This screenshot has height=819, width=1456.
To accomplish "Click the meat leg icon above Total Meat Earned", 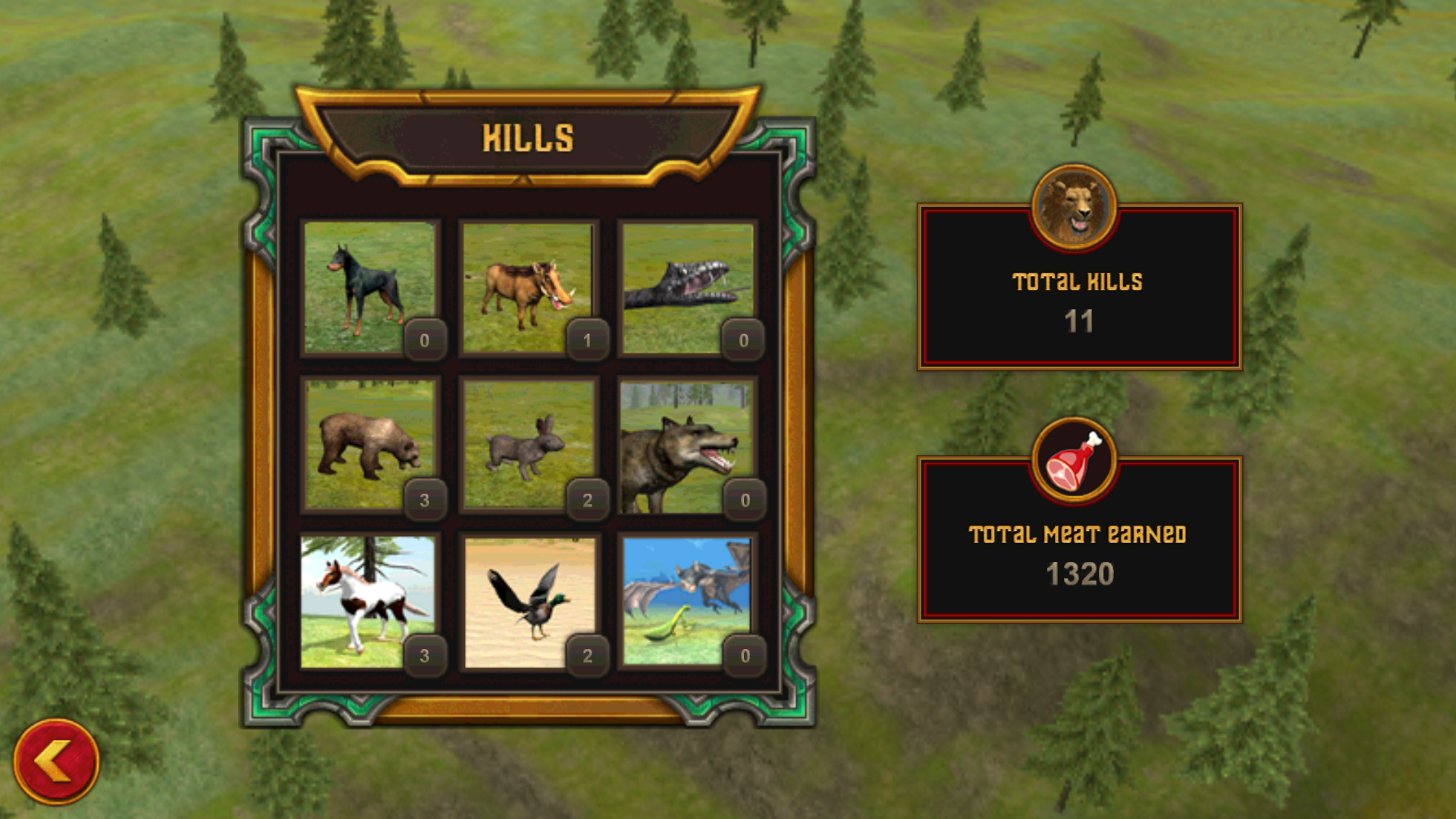I will 1076,461.
